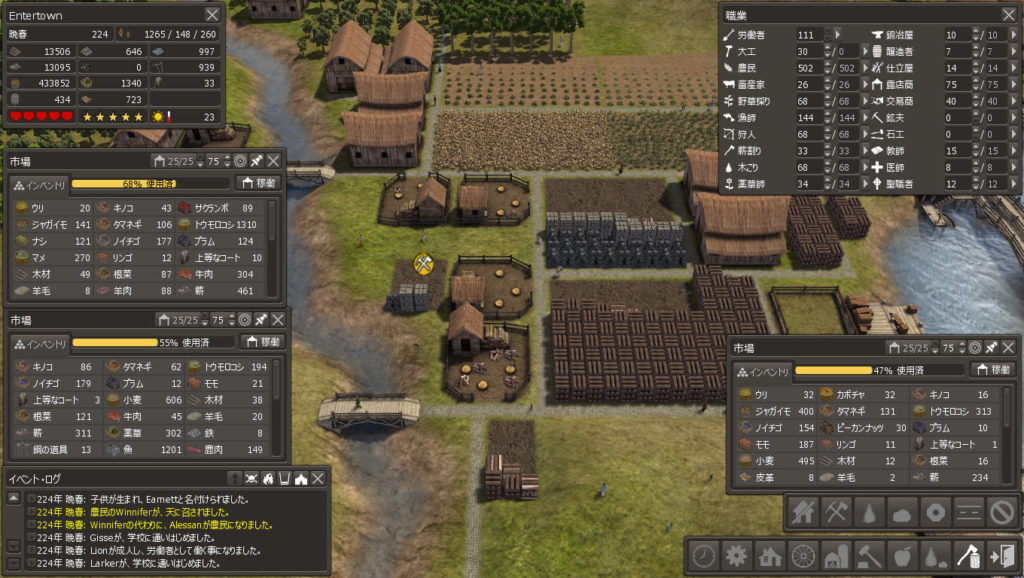
Task: Close the Entertown status window
Action: click(212, 14)
